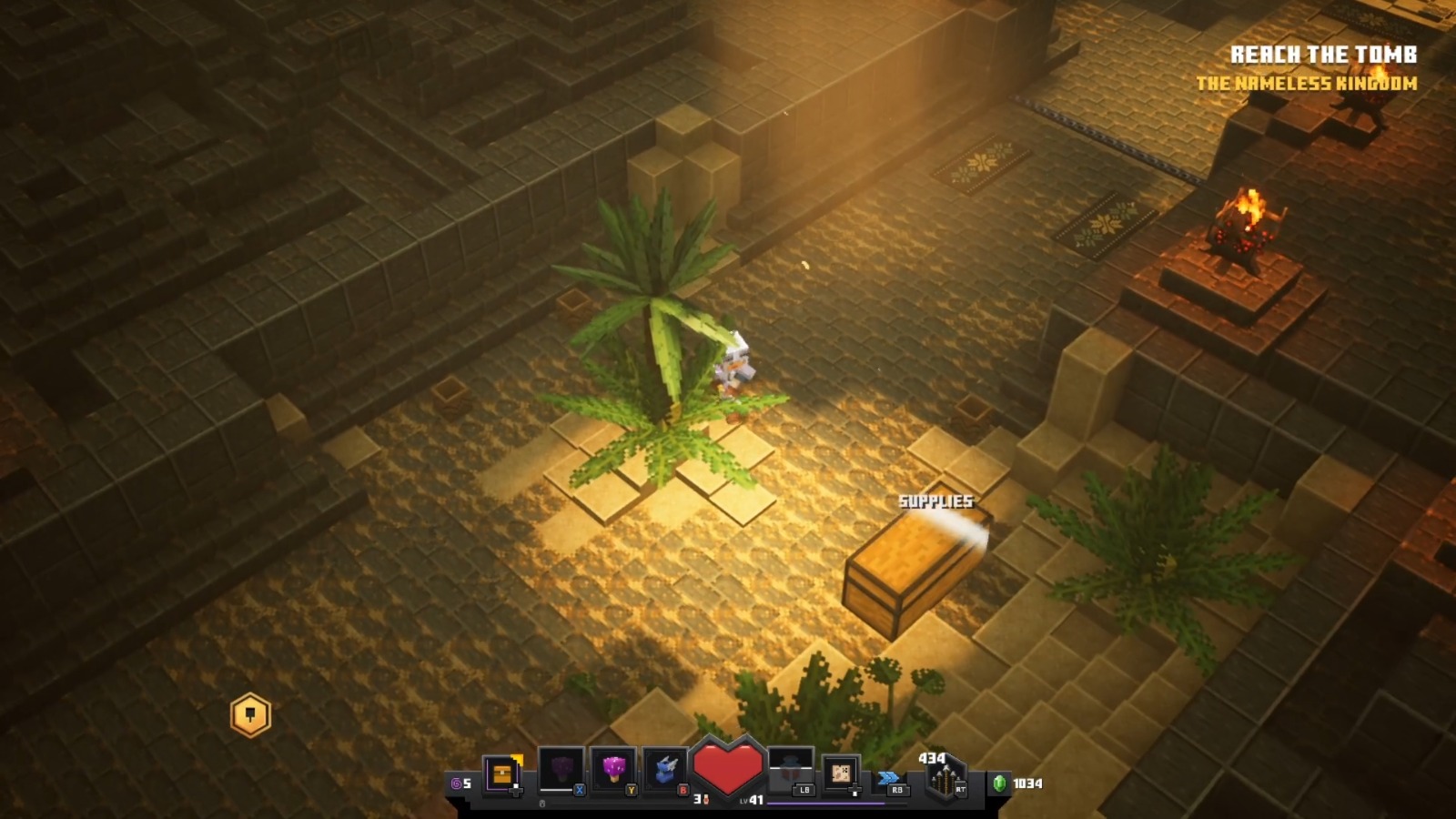The height and width of the screenshot is (819, 1456).
Task: Open the map scroll in the RB slot
Action: pyautogui.click(x=839, y=771)
